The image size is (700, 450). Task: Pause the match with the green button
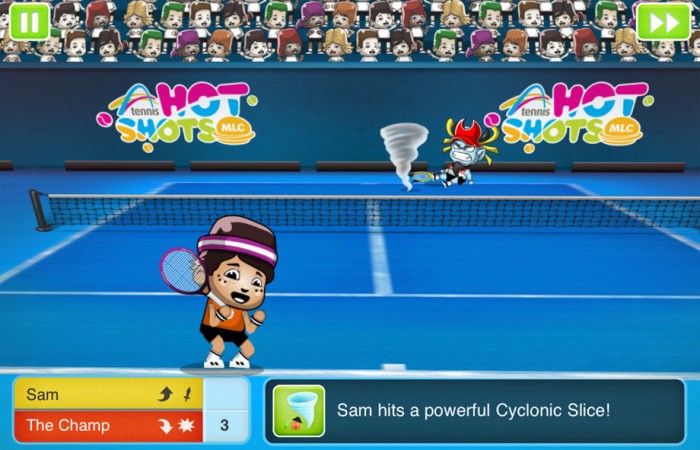pos(30,21)
